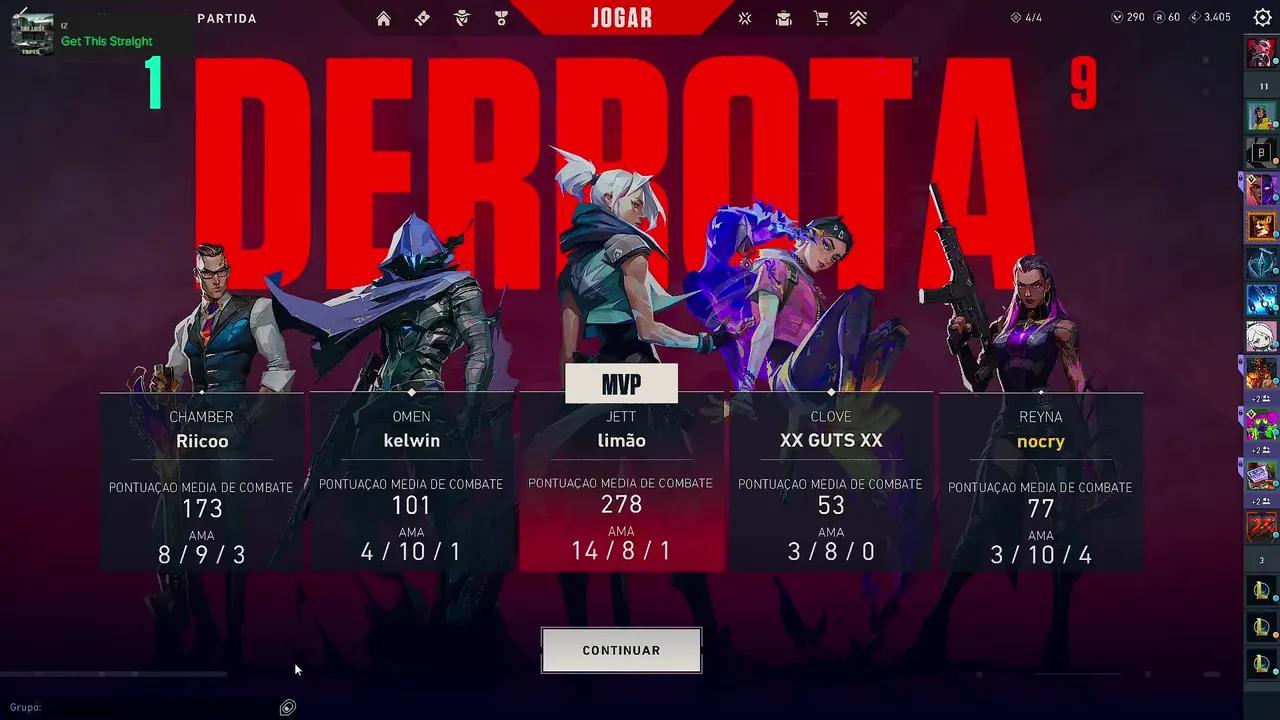
Task: Open the Settings gear icon
Action: [x=1261, y=17]
